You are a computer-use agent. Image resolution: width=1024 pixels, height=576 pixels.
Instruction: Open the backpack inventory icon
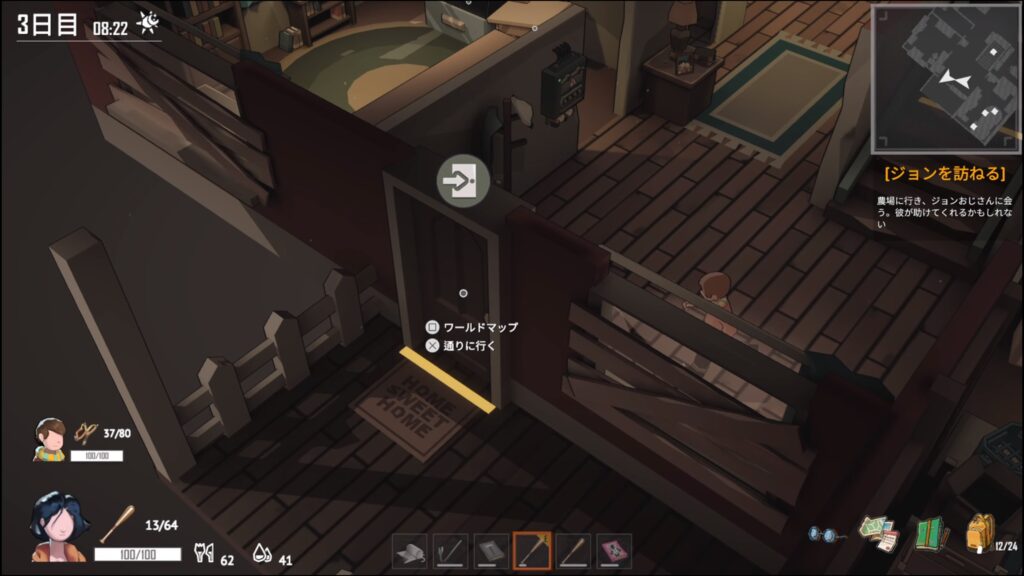point(979,533)
